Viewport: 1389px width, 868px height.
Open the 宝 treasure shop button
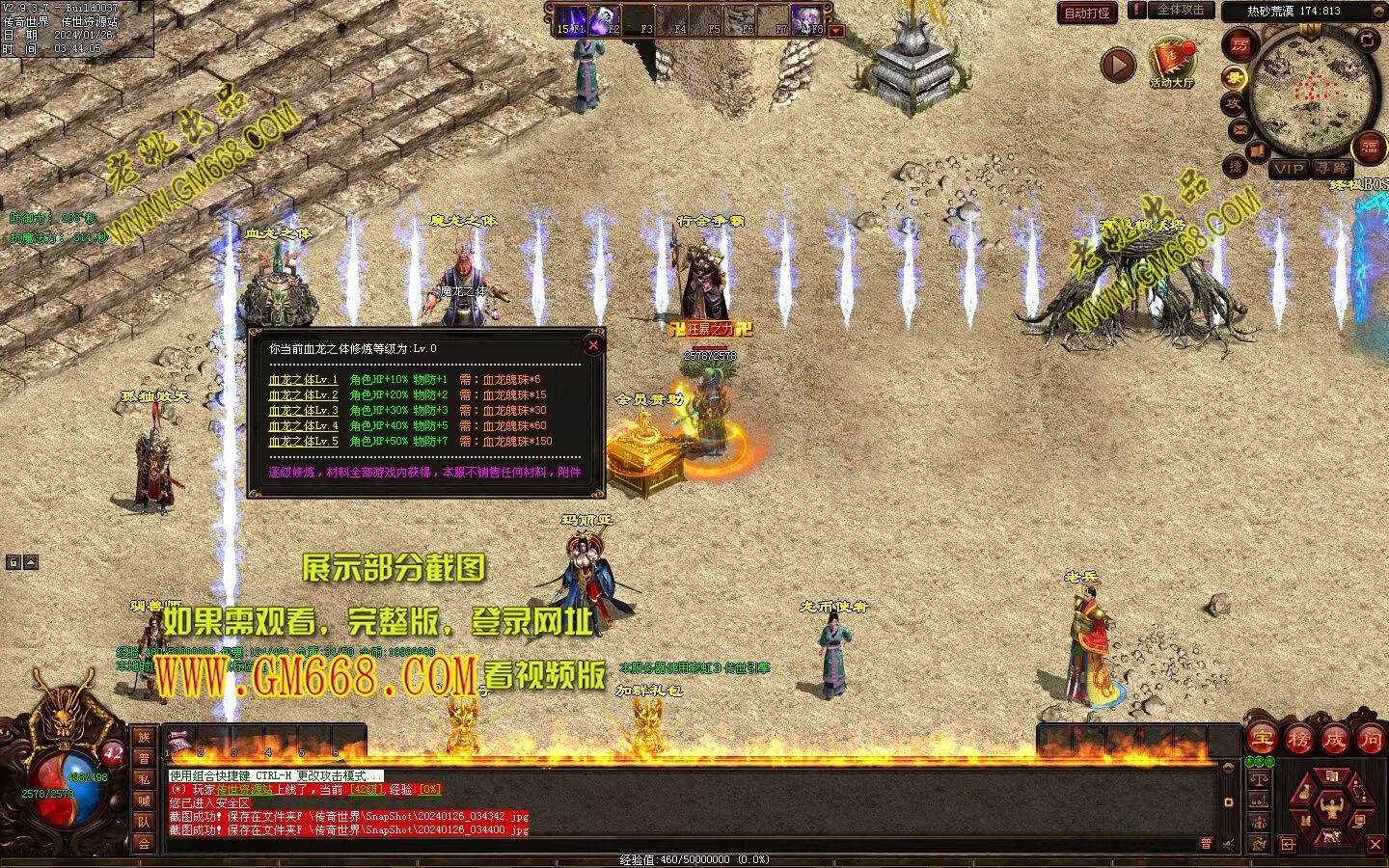(1261, 740)
